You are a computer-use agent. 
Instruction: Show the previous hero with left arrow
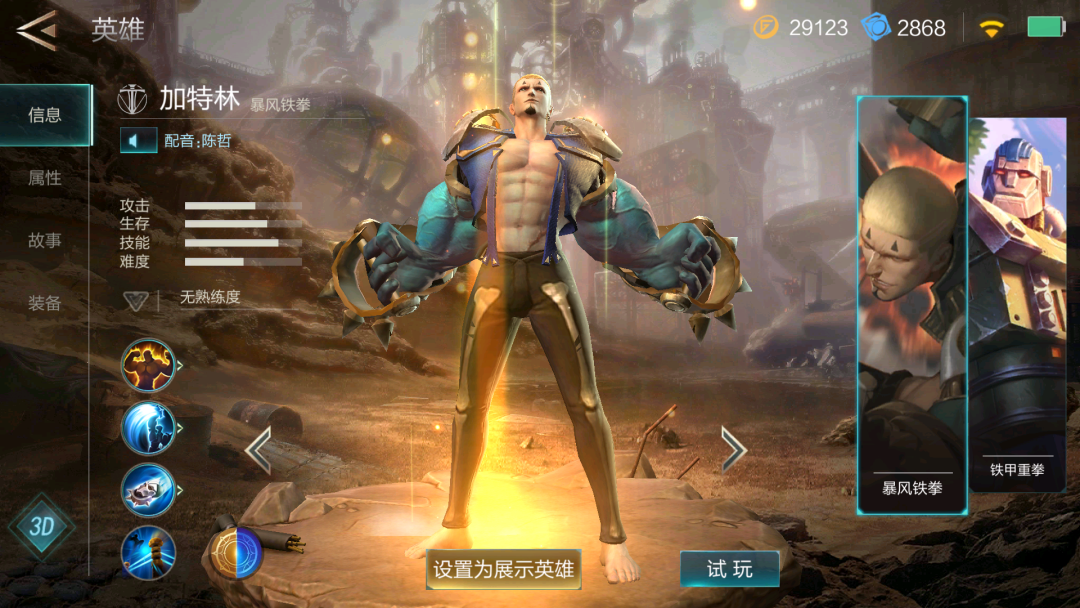coord(258,450)
